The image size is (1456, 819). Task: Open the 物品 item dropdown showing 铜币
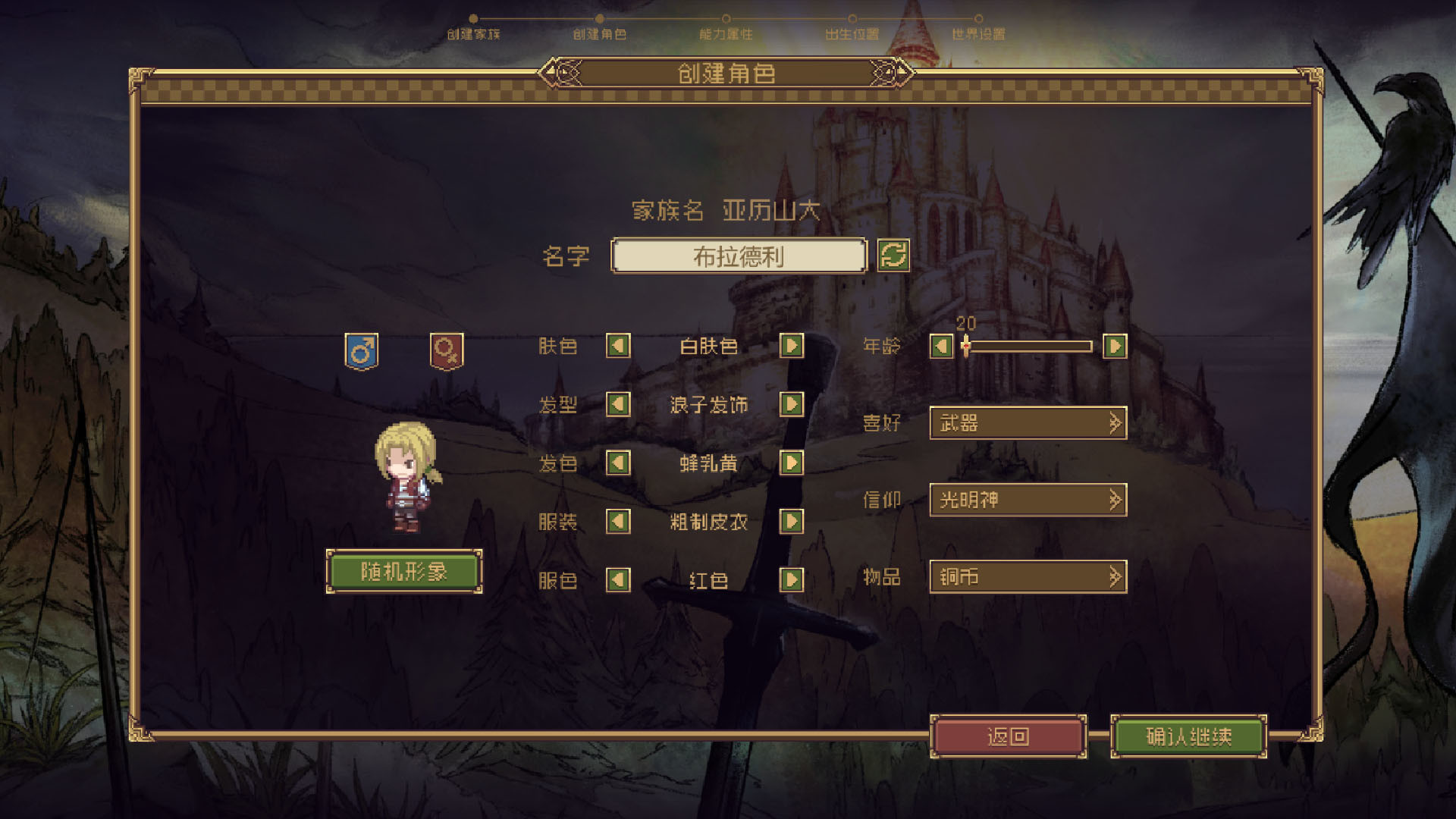[1028, 576]
